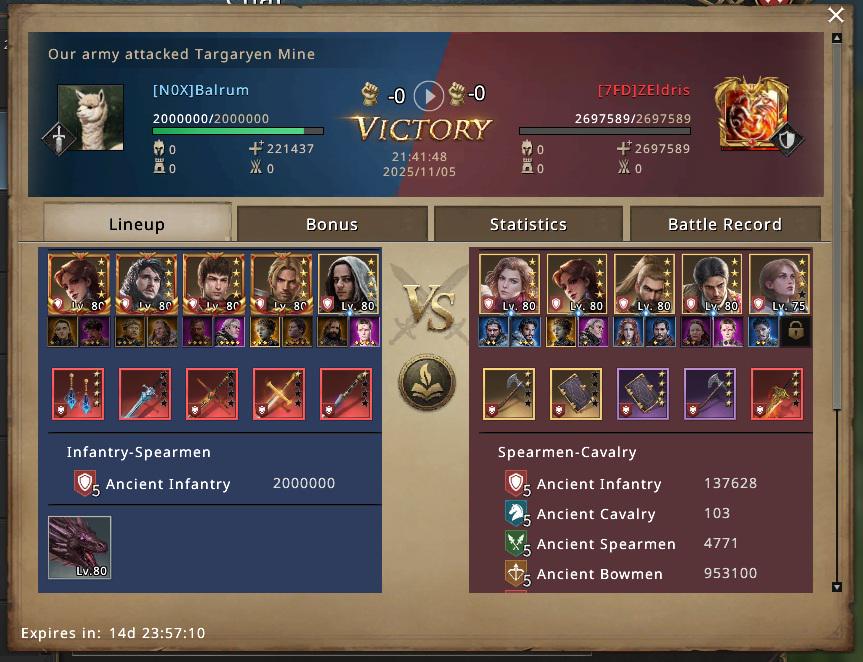Click the round book emblem below VS

coord(427,382)
